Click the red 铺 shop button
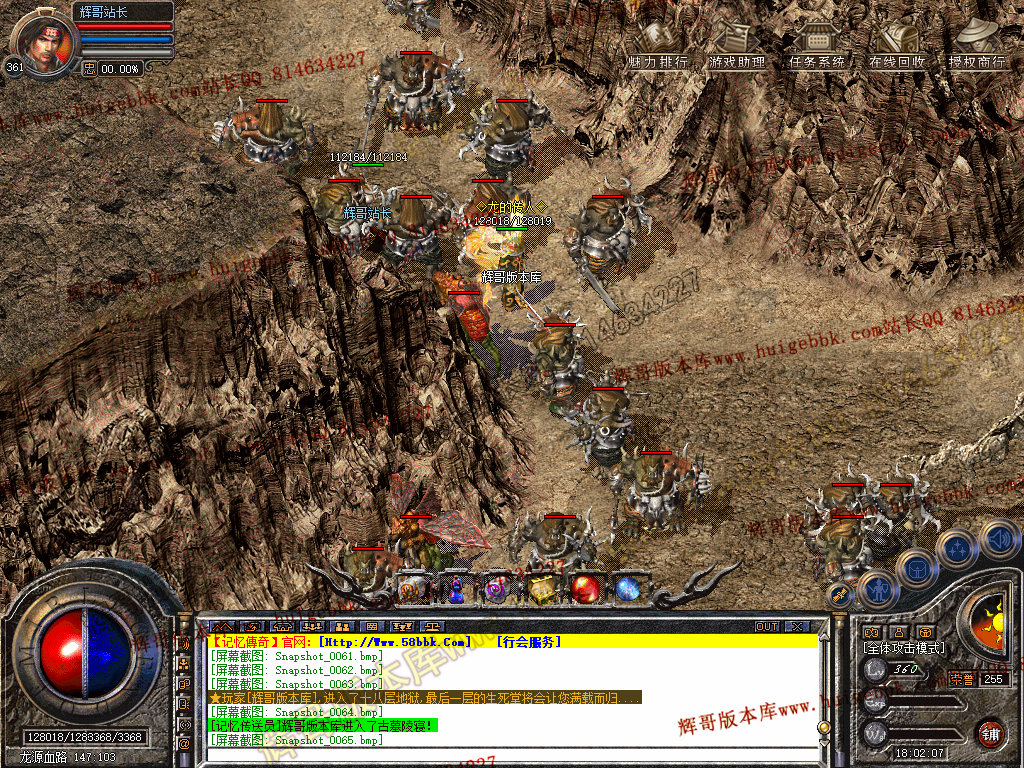The width and height of the screenshot is (1024, 768). pyautogui.click(x=990, y=733)
